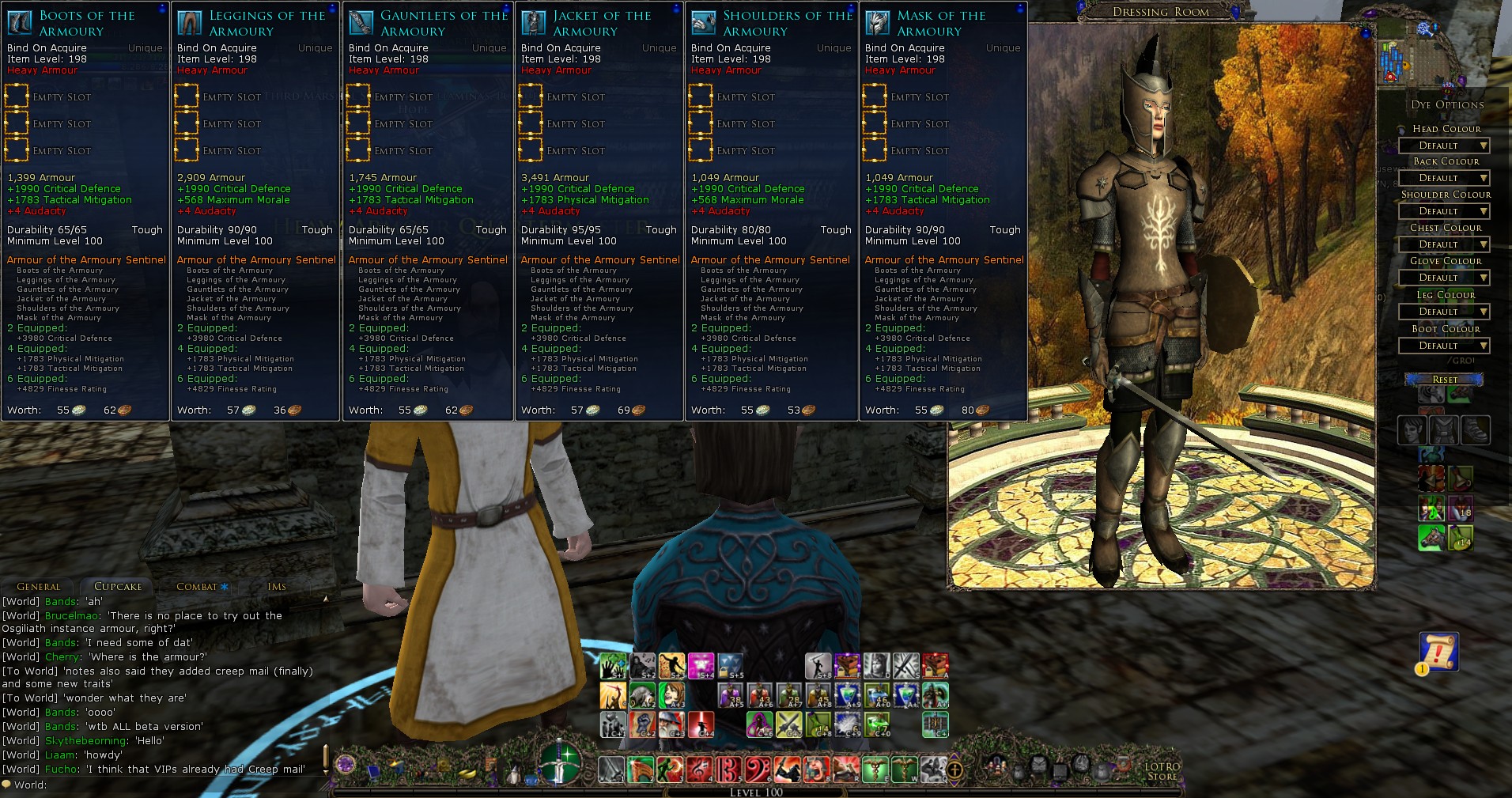Expand the Shoulder Colour dropdown
Screen dimensions: 1512x798
click(1444, 211)
